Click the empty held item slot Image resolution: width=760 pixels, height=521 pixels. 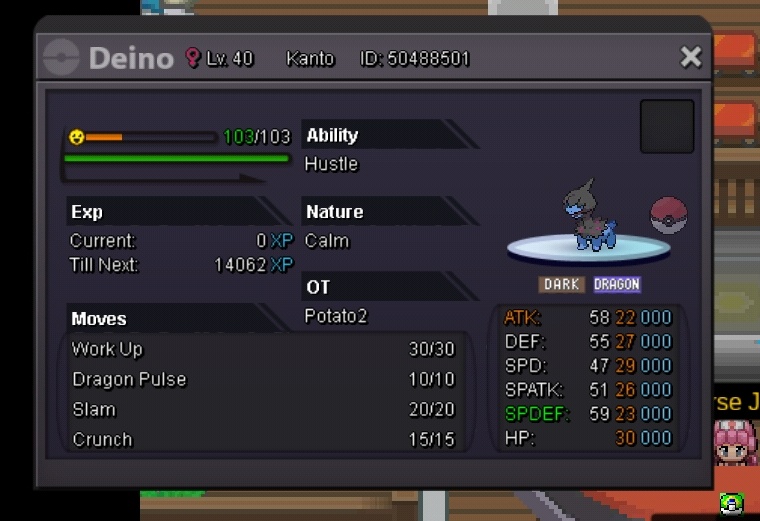[667, 126]
